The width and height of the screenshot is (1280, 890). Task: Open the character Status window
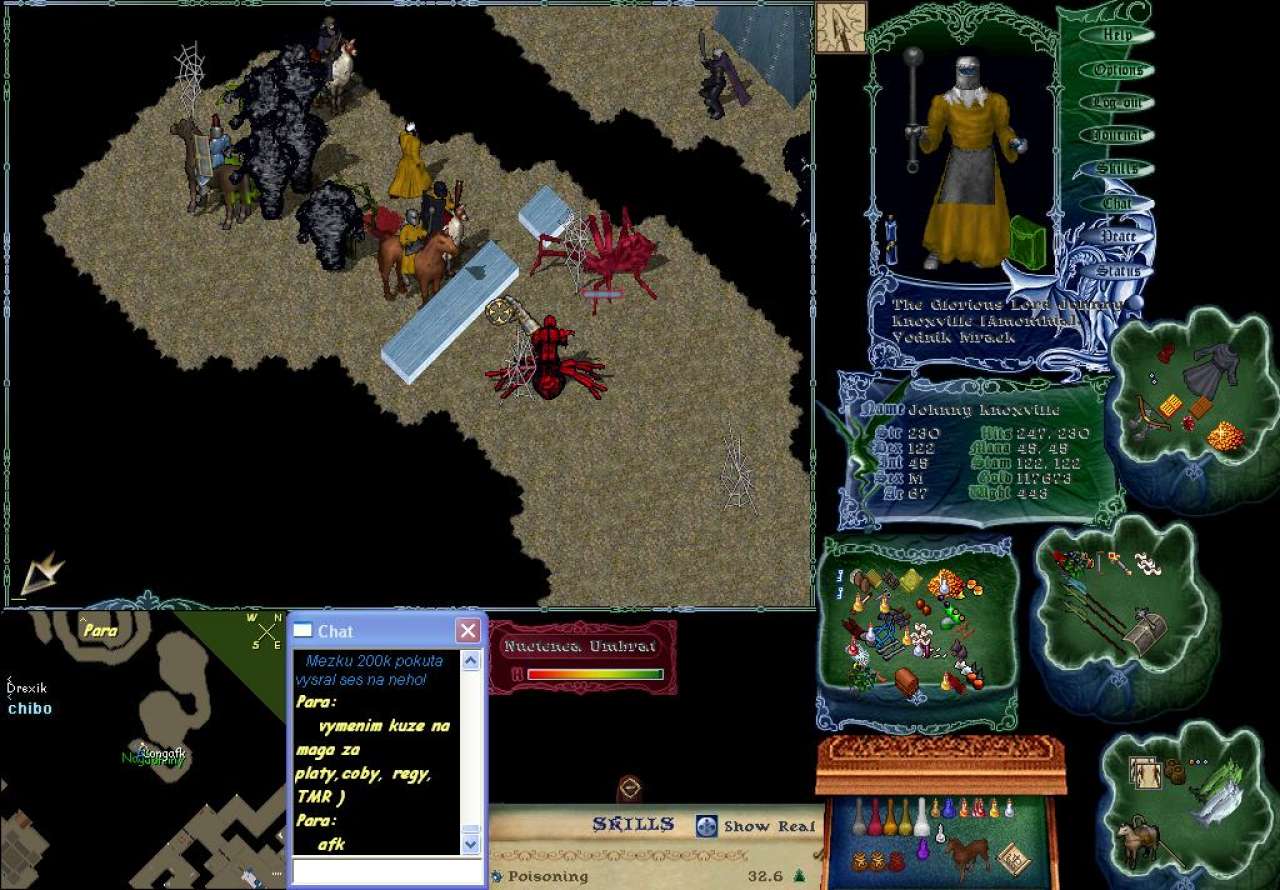point(1117,271)
